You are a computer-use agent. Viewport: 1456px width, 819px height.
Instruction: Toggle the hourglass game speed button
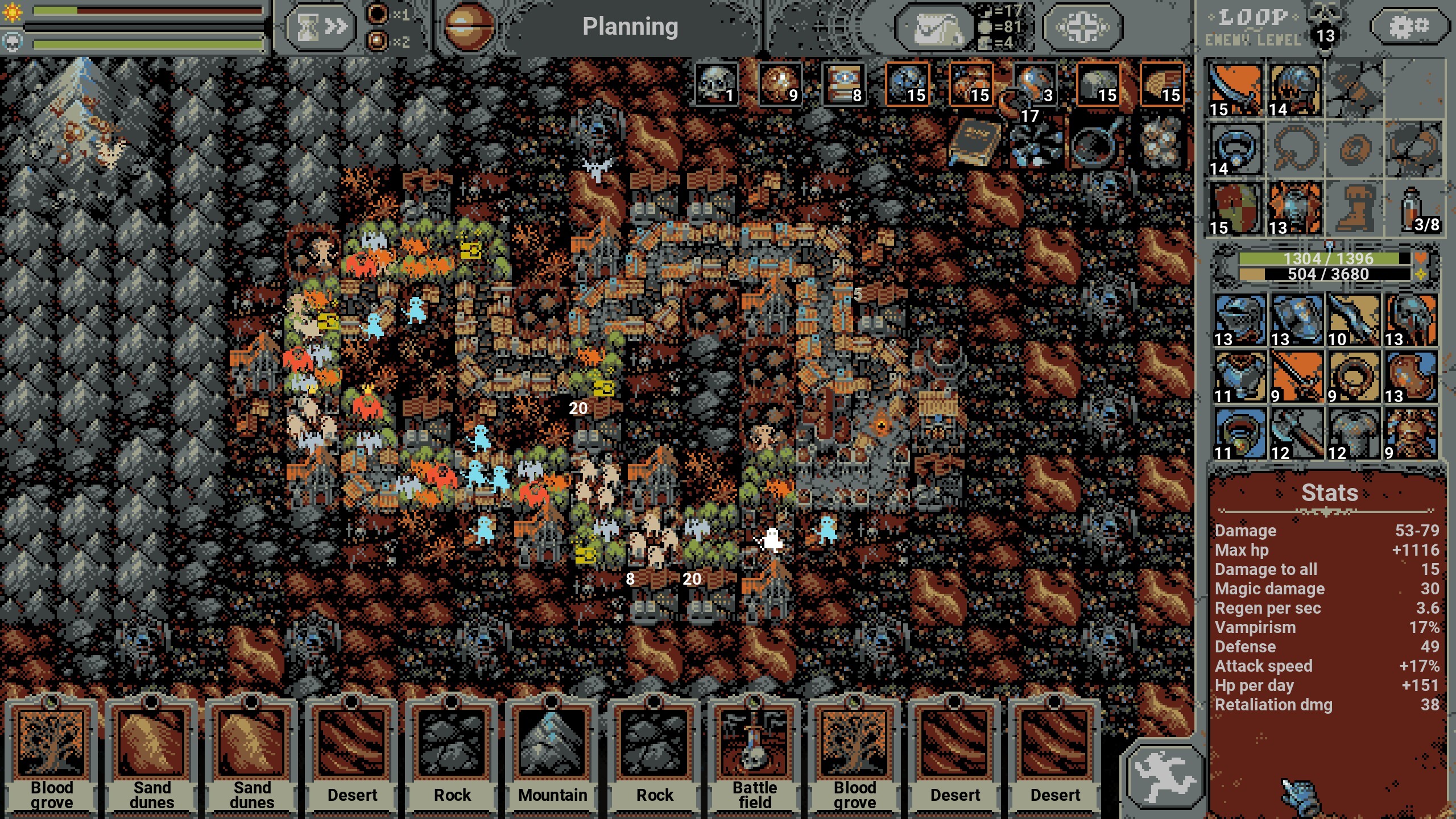tap(320, 27)
